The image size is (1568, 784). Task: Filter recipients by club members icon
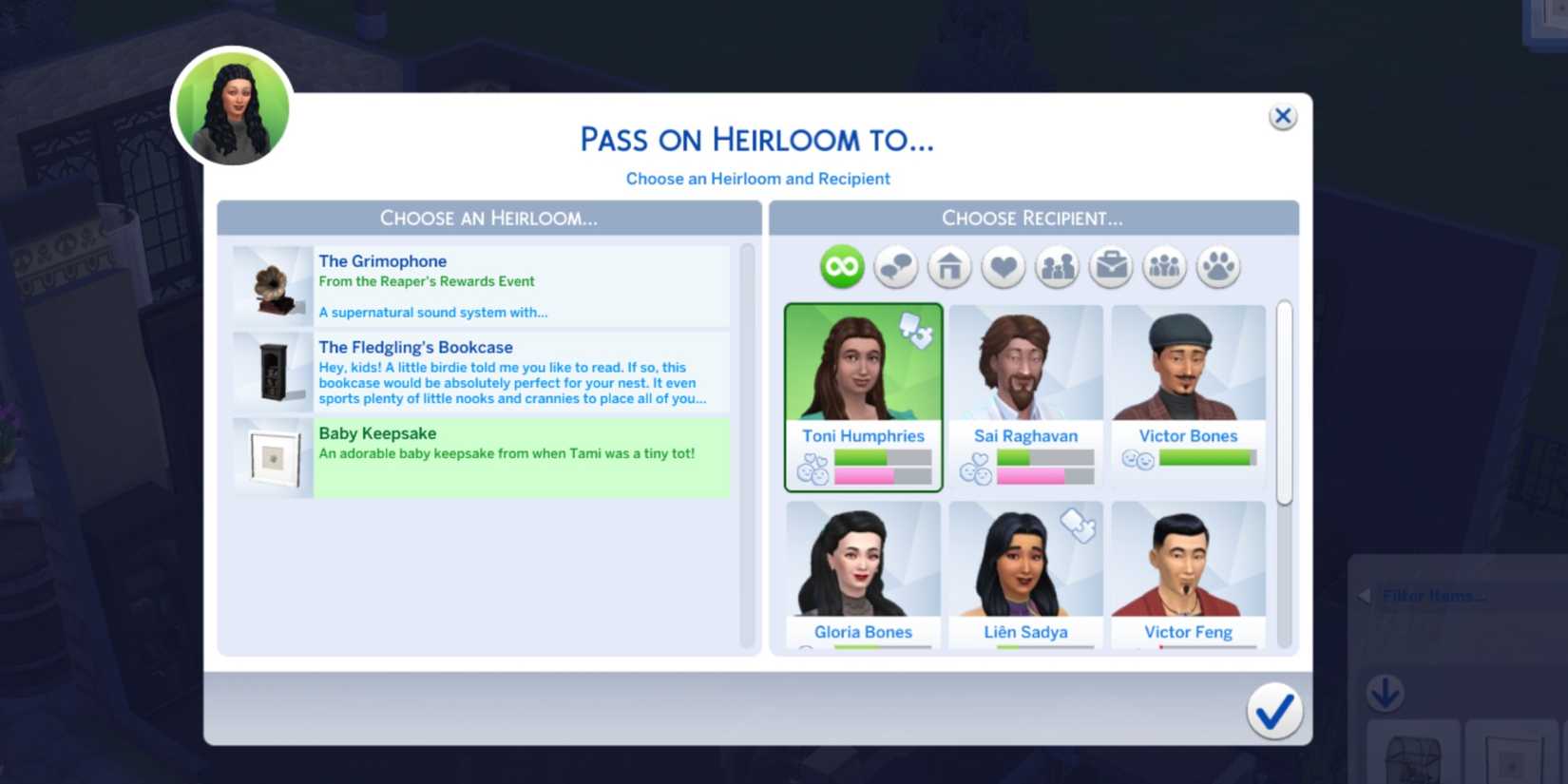coord(1165,267)
